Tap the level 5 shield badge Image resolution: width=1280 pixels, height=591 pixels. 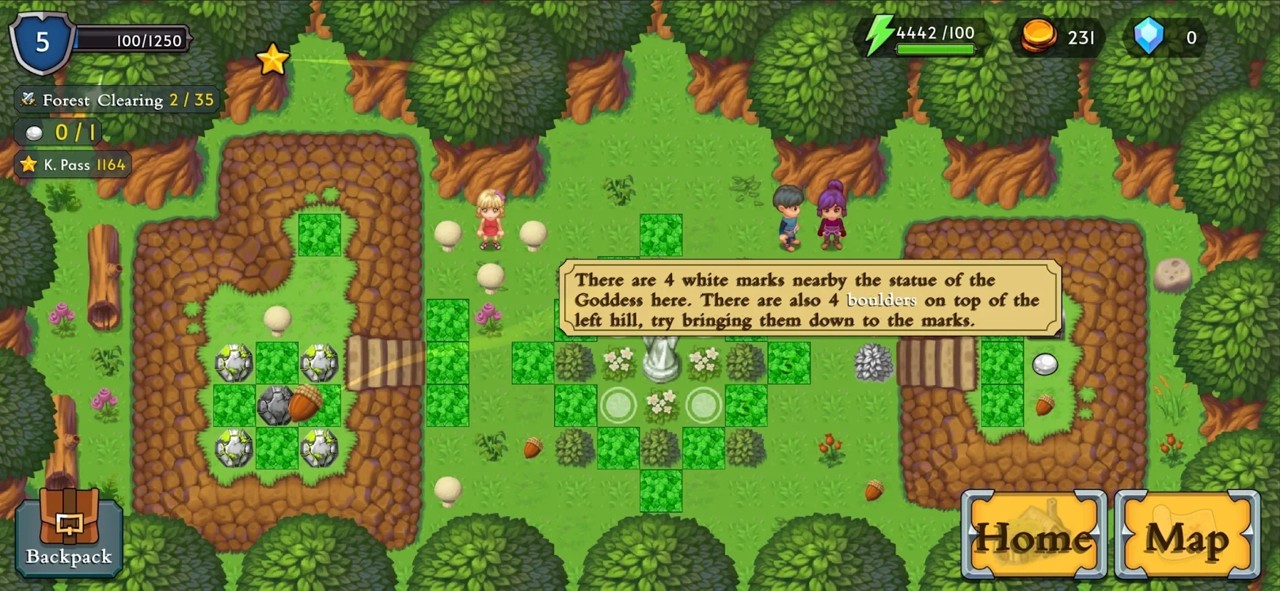[42, 41]
